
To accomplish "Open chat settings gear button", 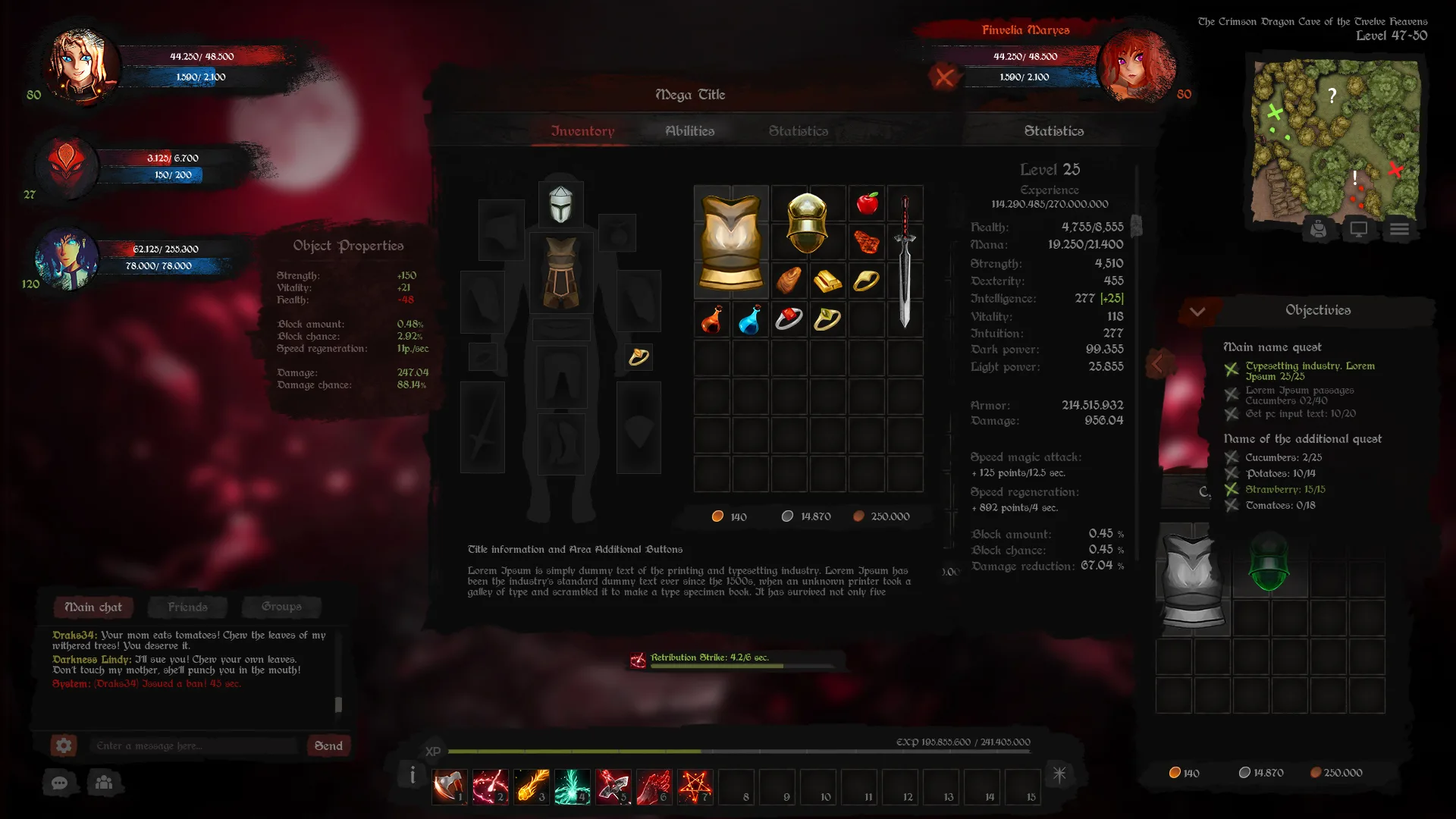I will [x=64, y=746].
